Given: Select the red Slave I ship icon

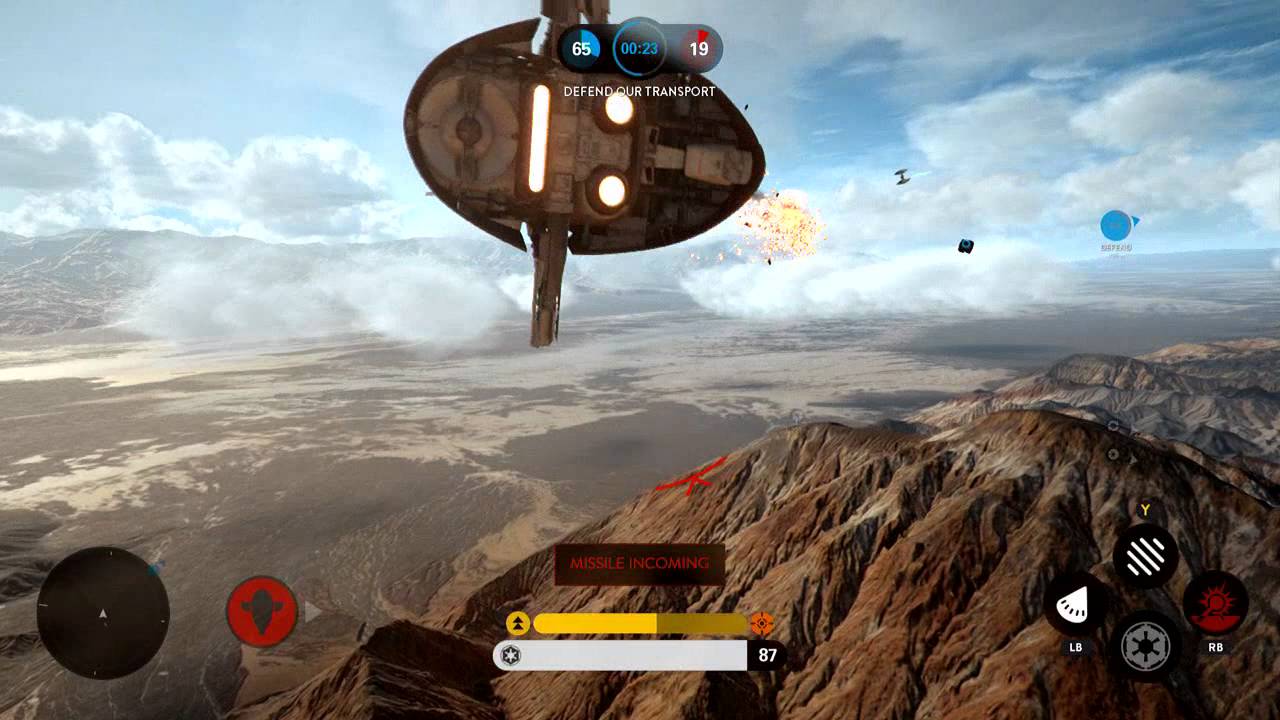Looking at the screenshot, I should click(262, 610).
